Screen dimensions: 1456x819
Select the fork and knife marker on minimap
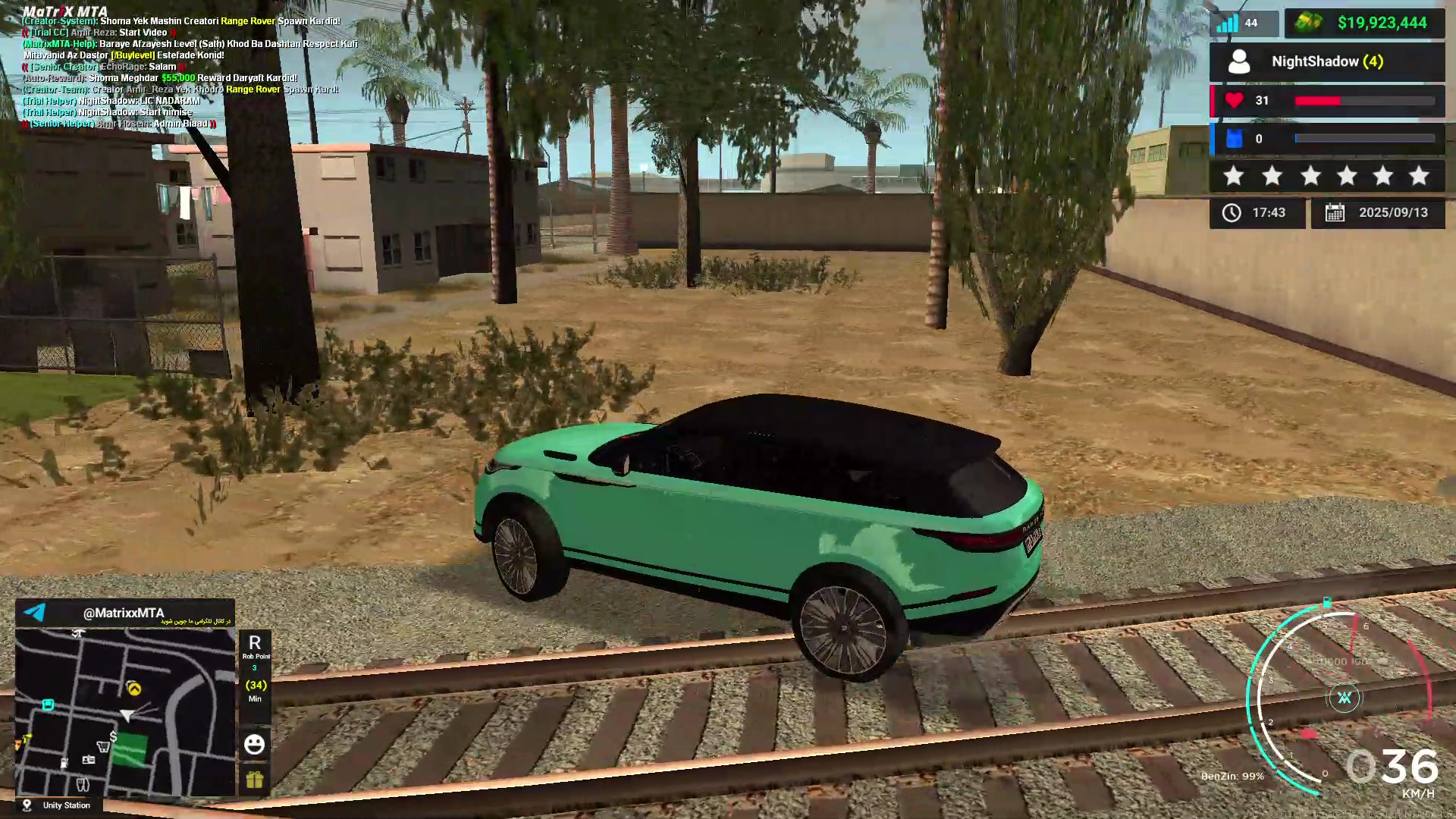click(x=83, y=784)
